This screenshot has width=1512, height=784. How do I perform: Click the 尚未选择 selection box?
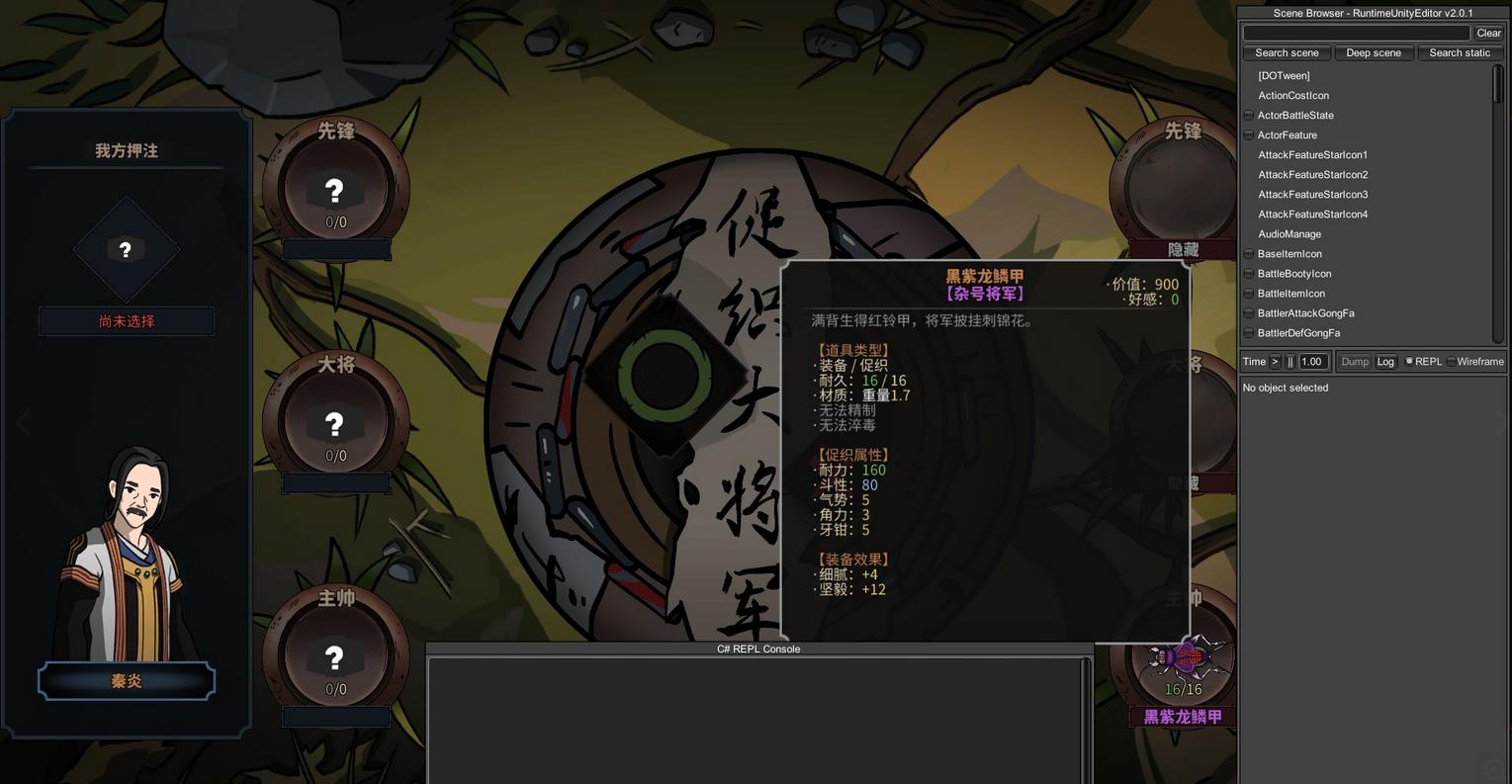[126, 320]
